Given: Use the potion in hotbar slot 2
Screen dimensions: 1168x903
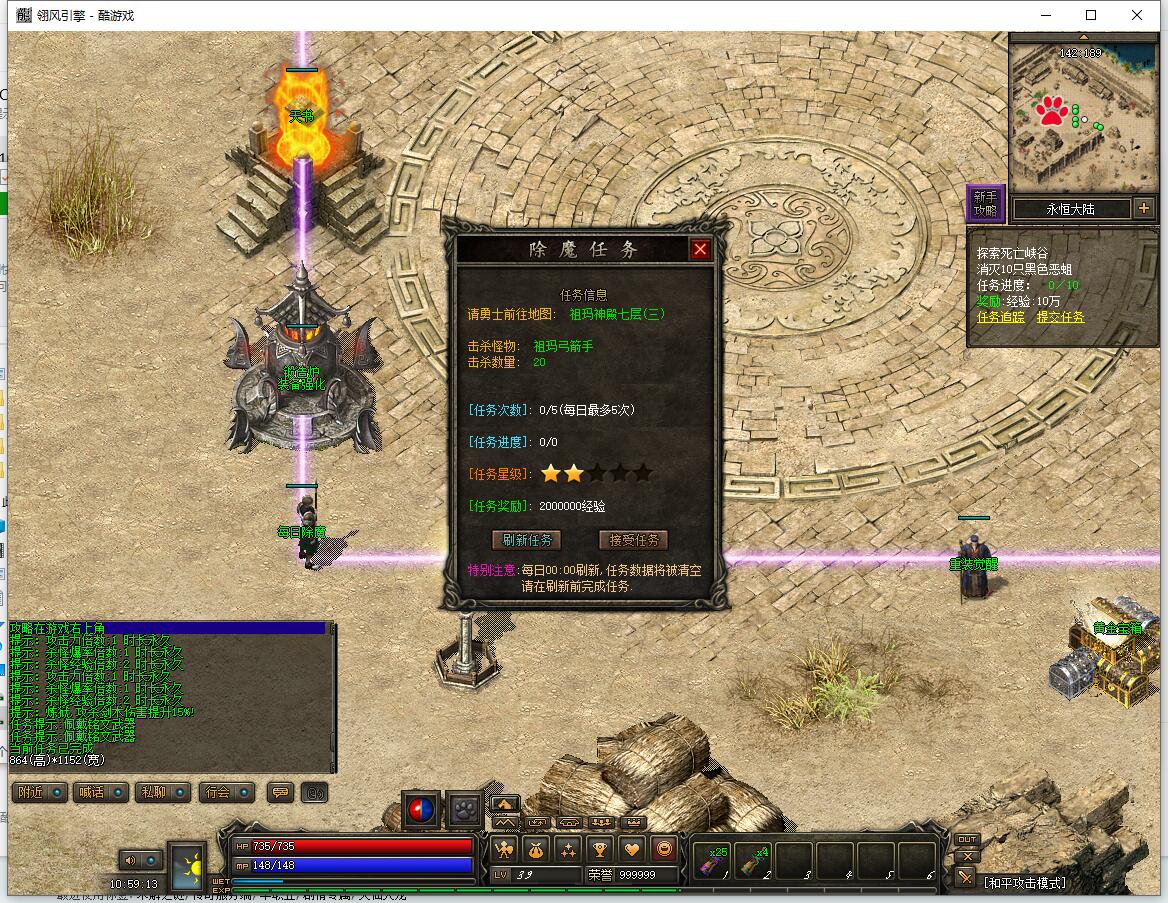Looking at the screenshot, I should (754, 860).
